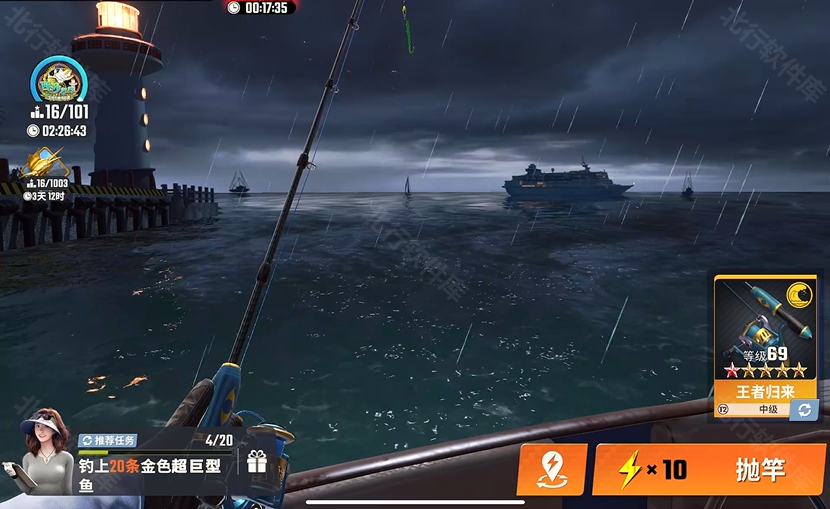Swap rods using the blue refresh icon
This screenshot has height=509, width=830.
(x=804, y=409)
